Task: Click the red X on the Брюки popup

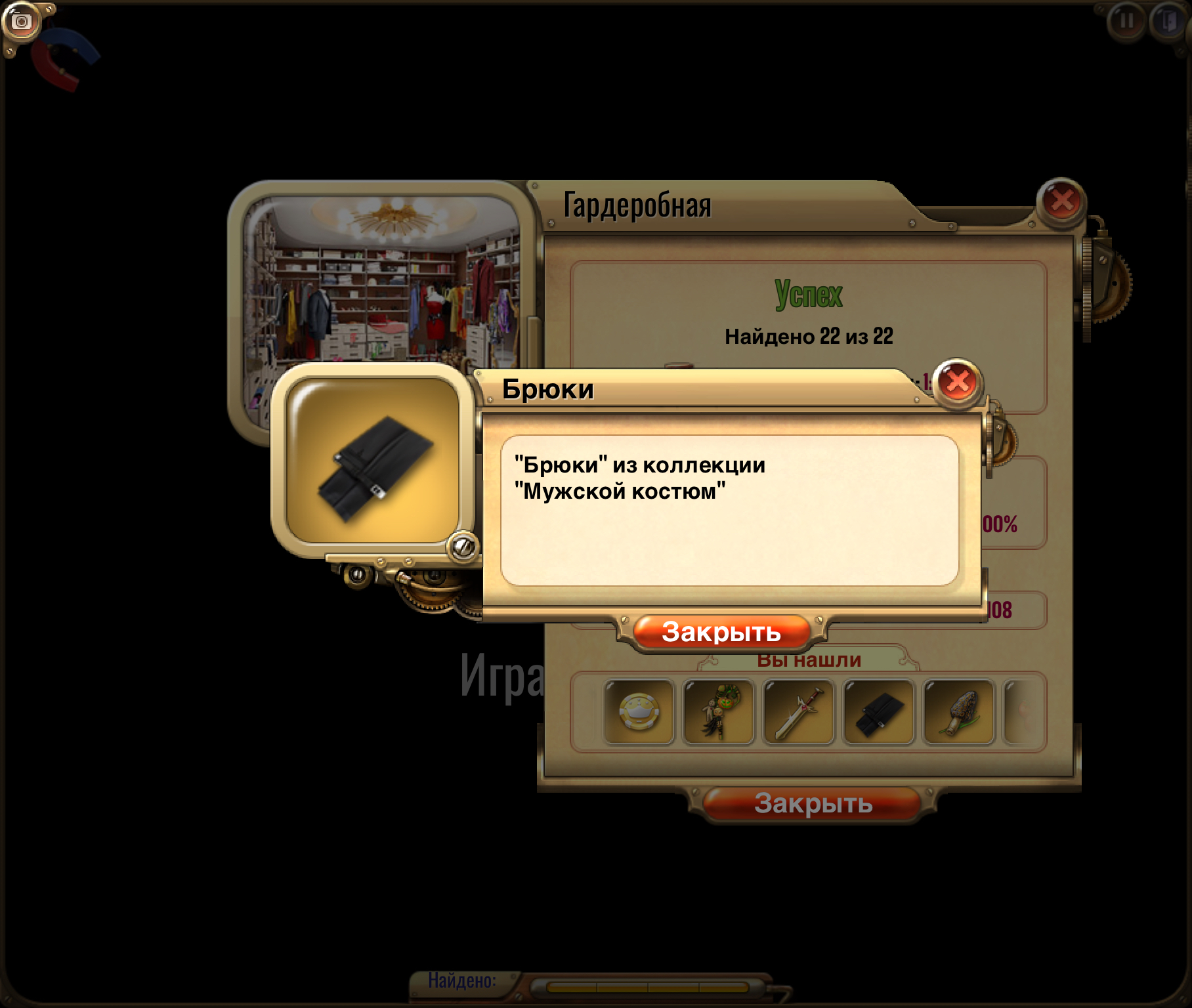Action: [x=958, y=382]
